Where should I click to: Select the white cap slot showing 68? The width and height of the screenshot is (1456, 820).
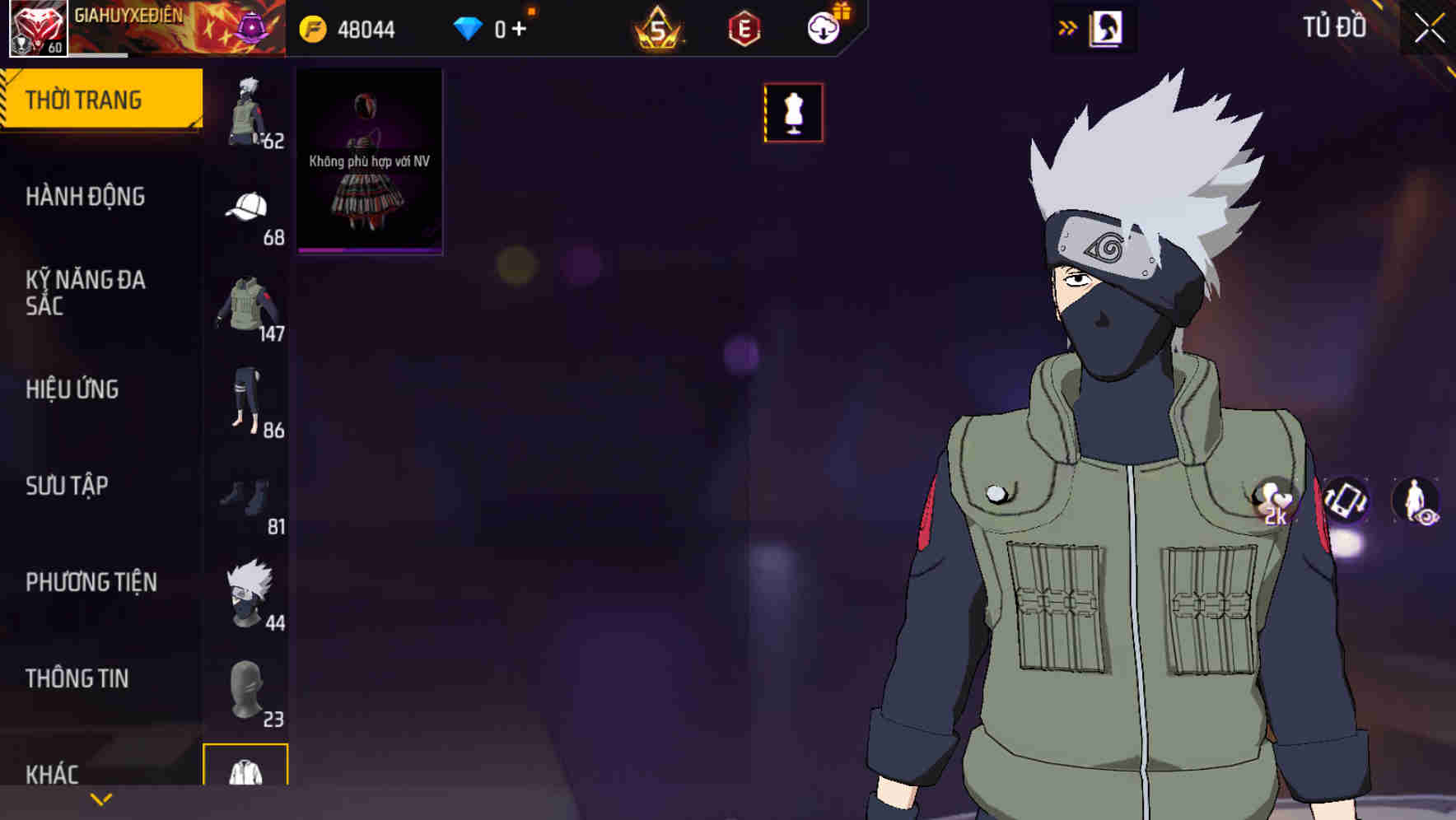(248, 207)
